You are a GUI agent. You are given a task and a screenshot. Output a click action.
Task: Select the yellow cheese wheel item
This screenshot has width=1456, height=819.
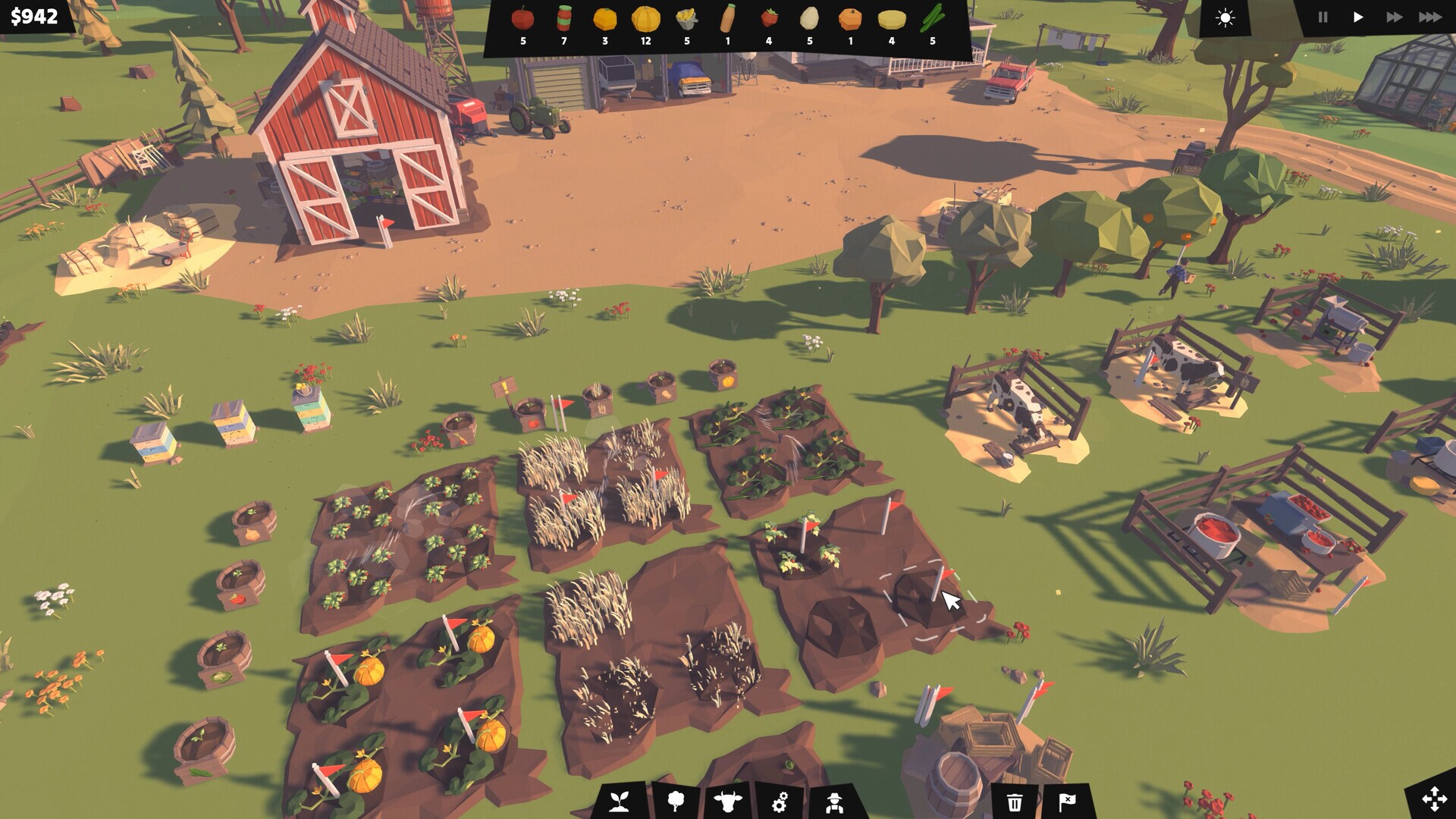892,20
